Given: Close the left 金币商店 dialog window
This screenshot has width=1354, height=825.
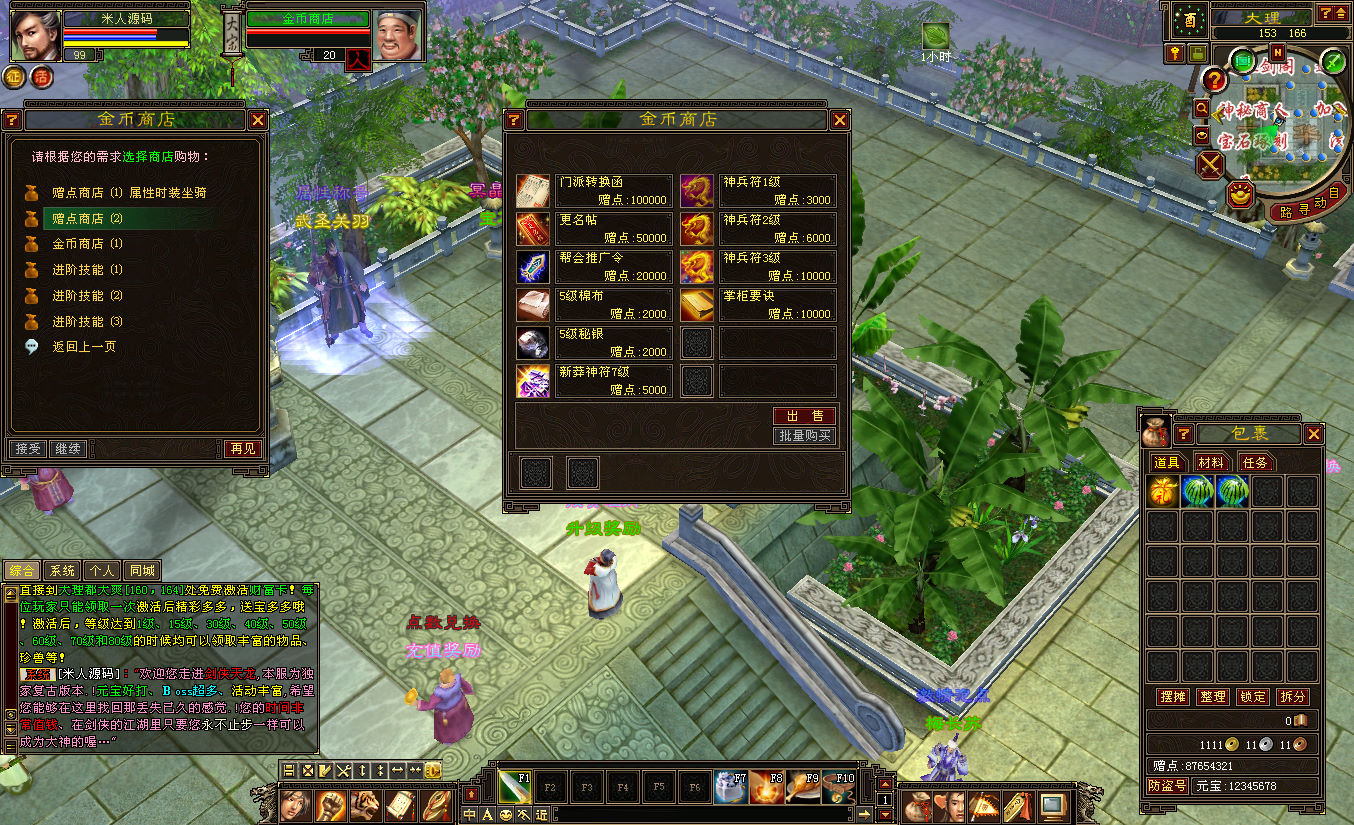Looking at the screenshot, I should 258,120.
